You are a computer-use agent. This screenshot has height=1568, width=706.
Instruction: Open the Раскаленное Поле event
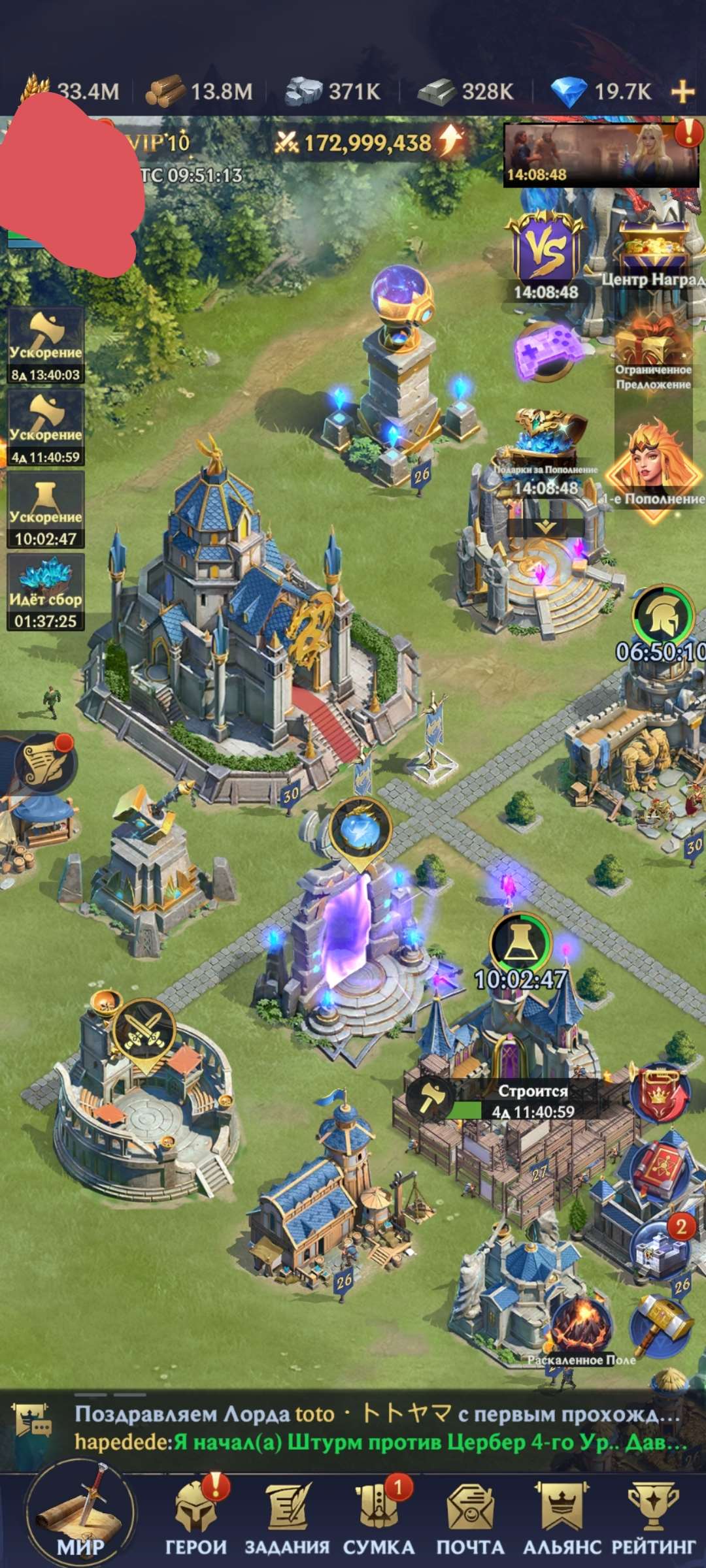click(580, 1326)
